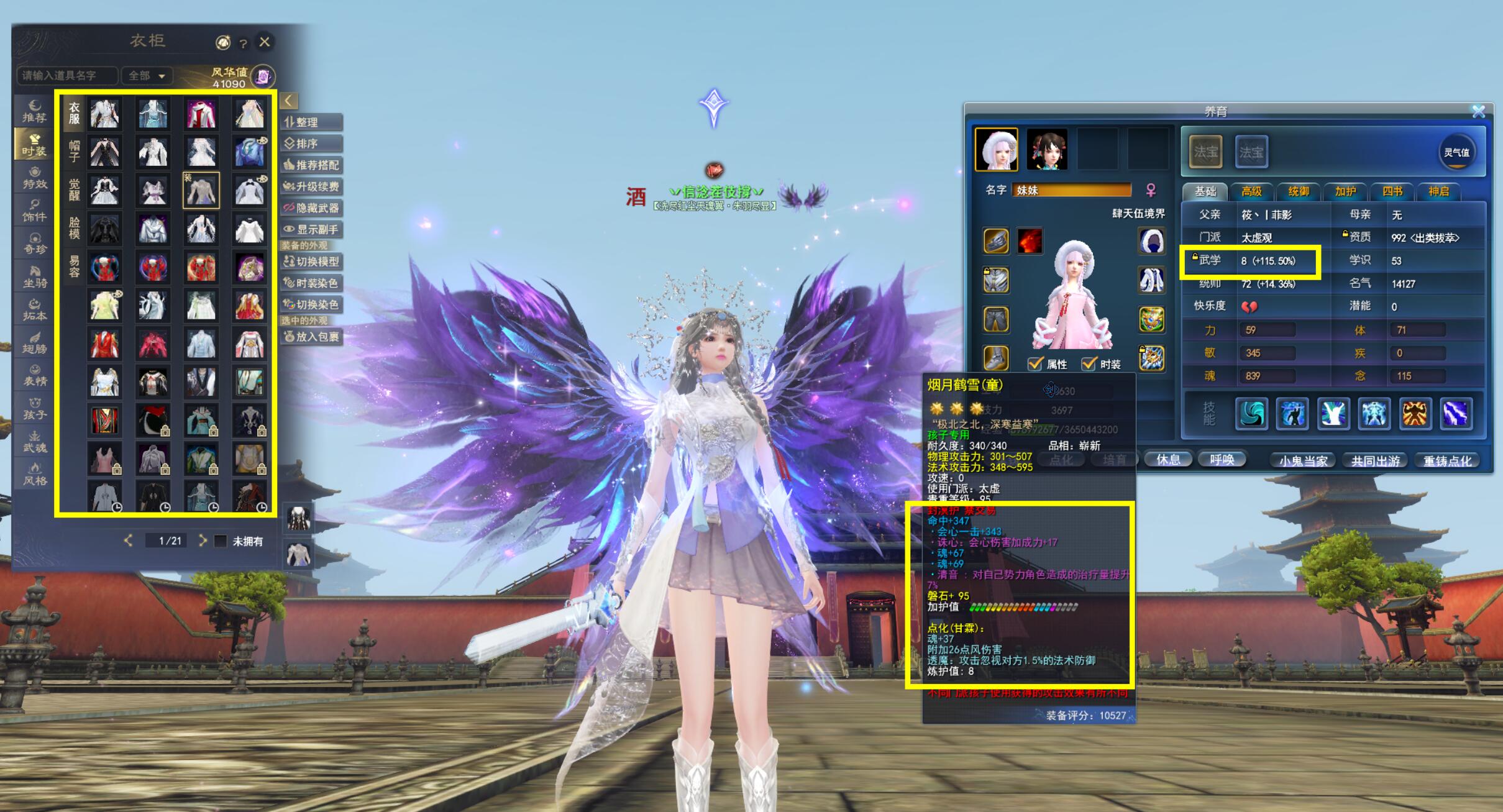This screenshot has height=812, width=1503.
Task: Switch to the 帽子 hat category
Action: coord(74,152)
